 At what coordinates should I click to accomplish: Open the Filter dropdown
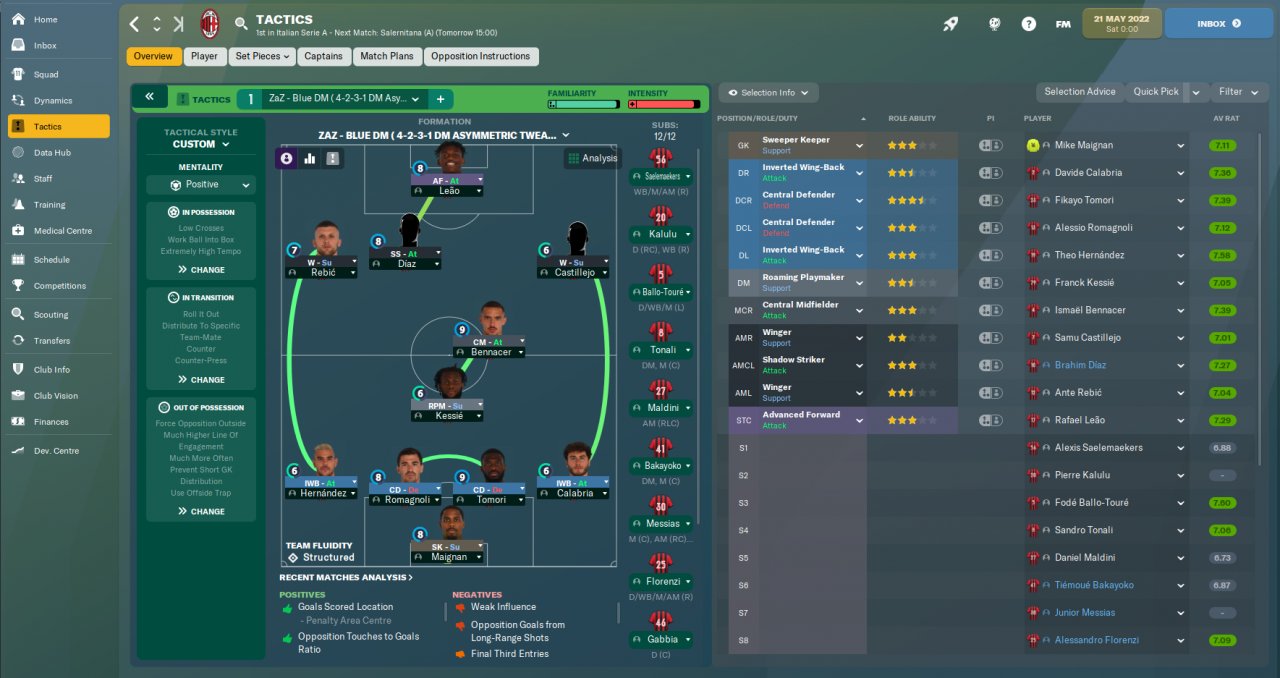[1238, 92]
